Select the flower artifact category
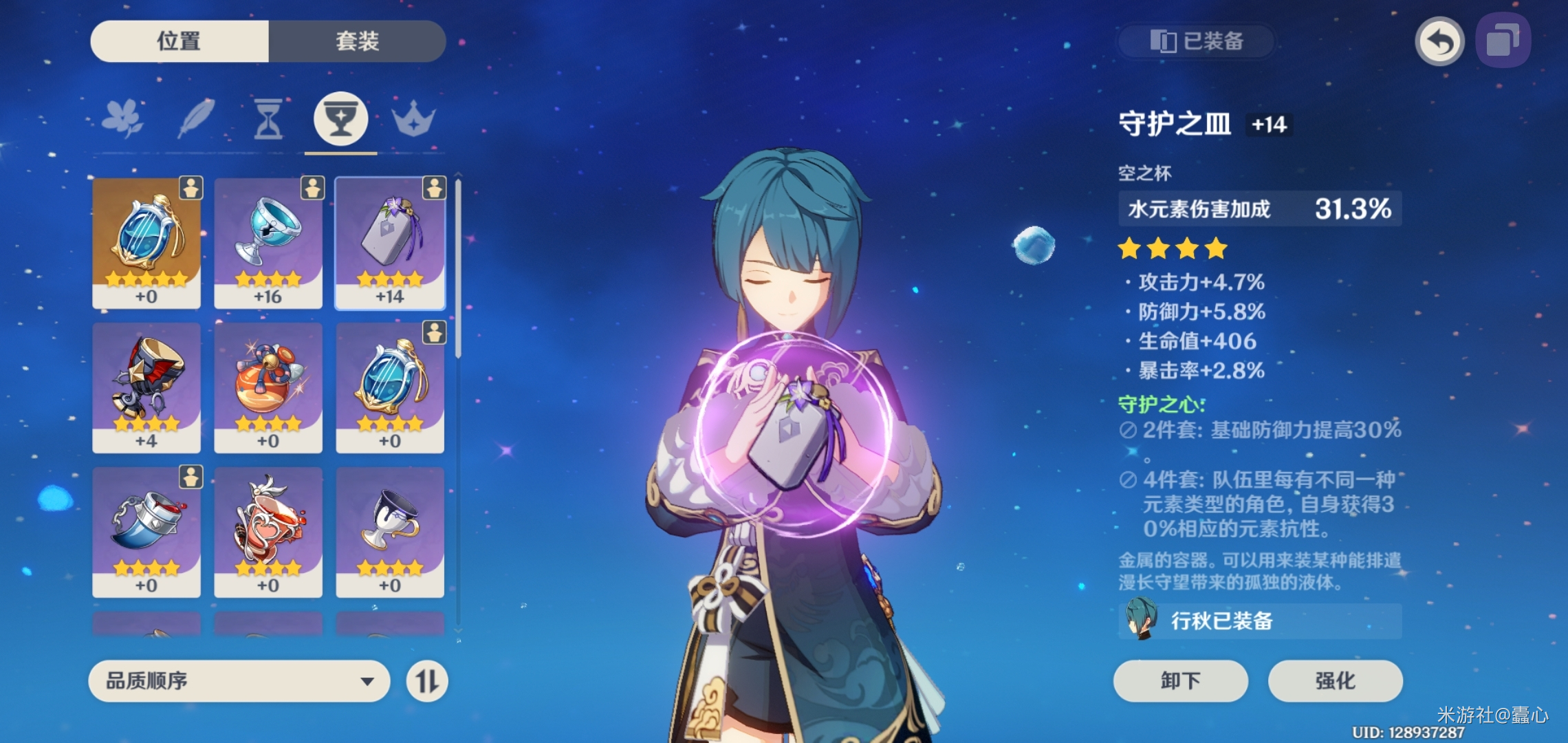This screenshot has width=1568, height=743. pyautogui.click(x=122, y=118)
